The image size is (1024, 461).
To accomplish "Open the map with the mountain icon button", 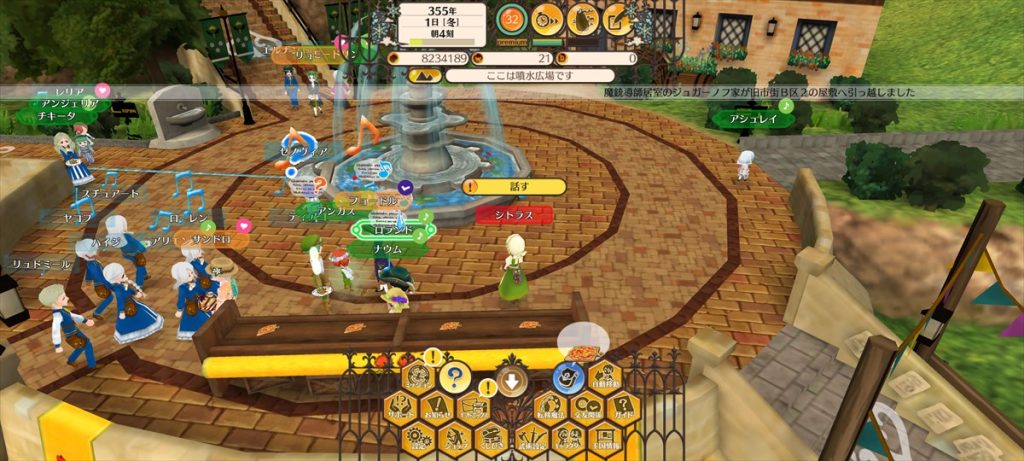I will (x=420, y=376).
